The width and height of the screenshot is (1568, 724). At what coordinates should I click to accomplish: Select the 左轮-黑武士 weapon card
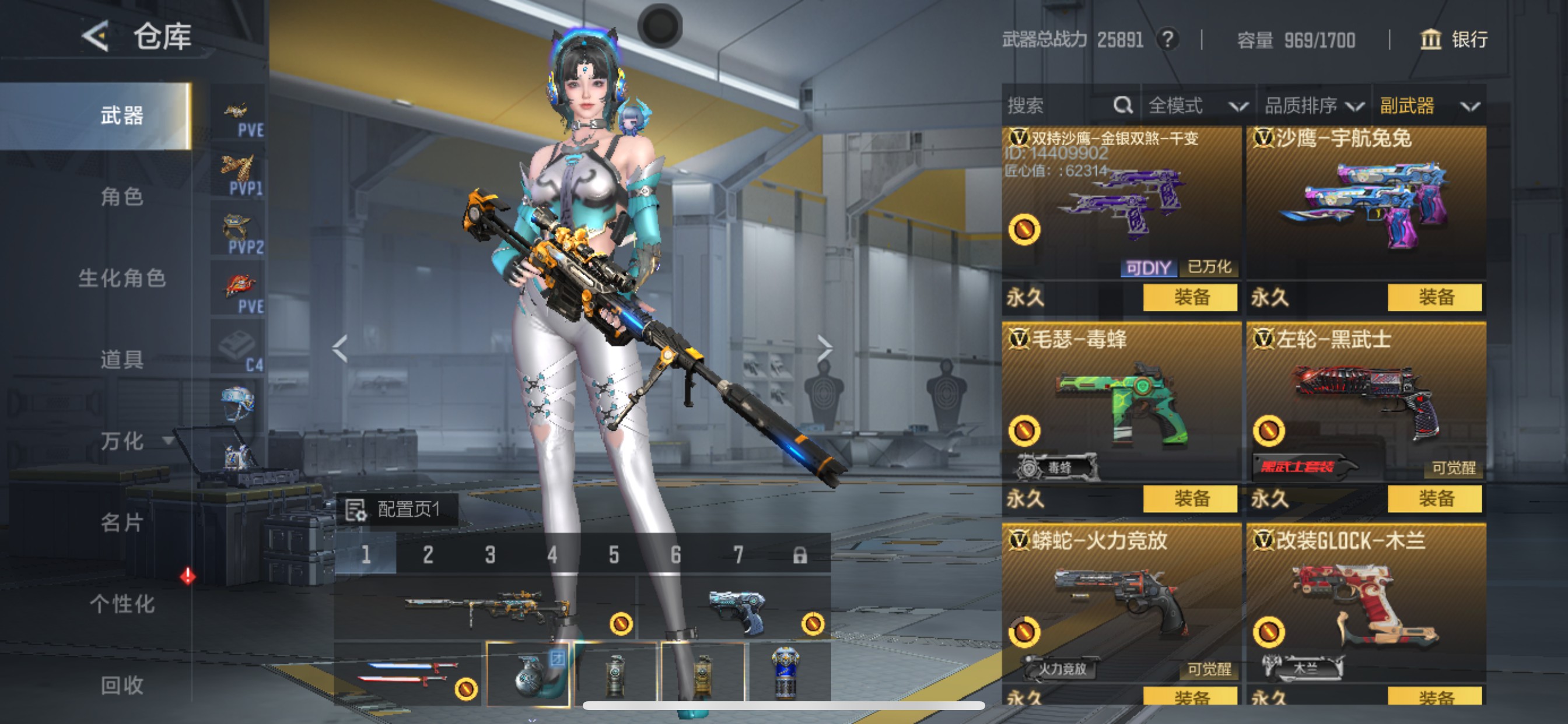pos(1366,402)
